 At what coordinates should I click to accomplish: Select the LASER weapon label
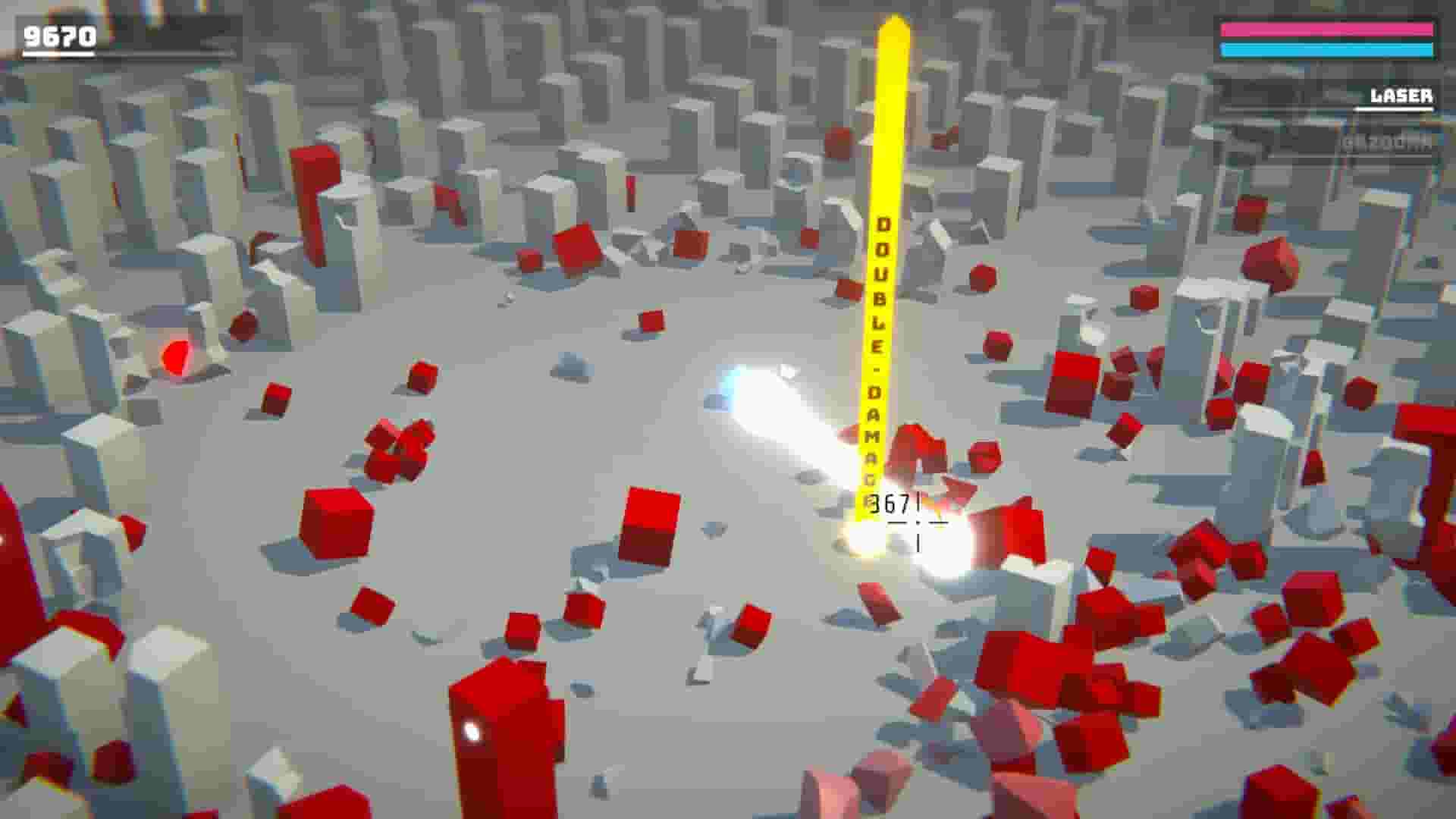click(x=1402, y=96)
